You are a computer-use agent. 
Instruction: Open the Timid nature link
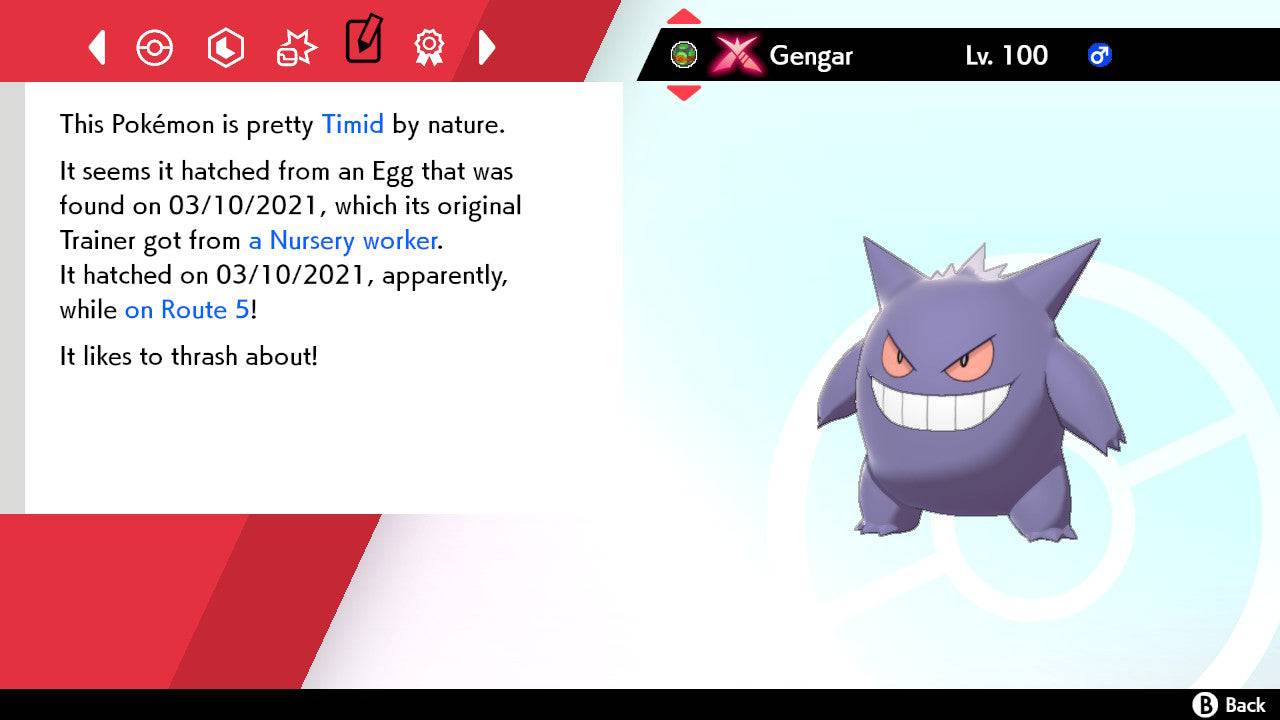(x=351, y=124)
